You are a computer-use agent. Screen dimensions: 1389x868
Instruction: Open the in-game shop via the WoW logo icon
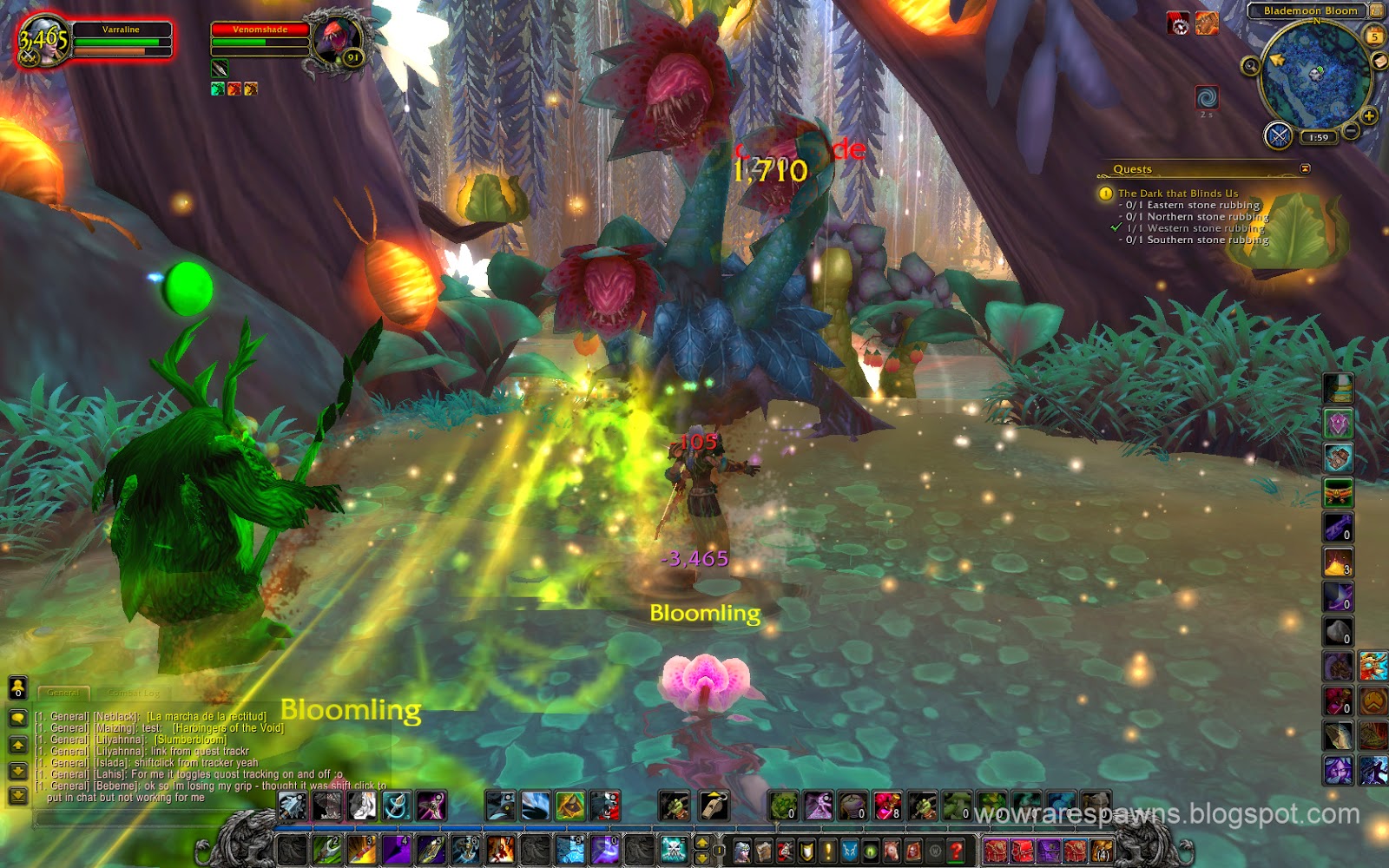937,849
